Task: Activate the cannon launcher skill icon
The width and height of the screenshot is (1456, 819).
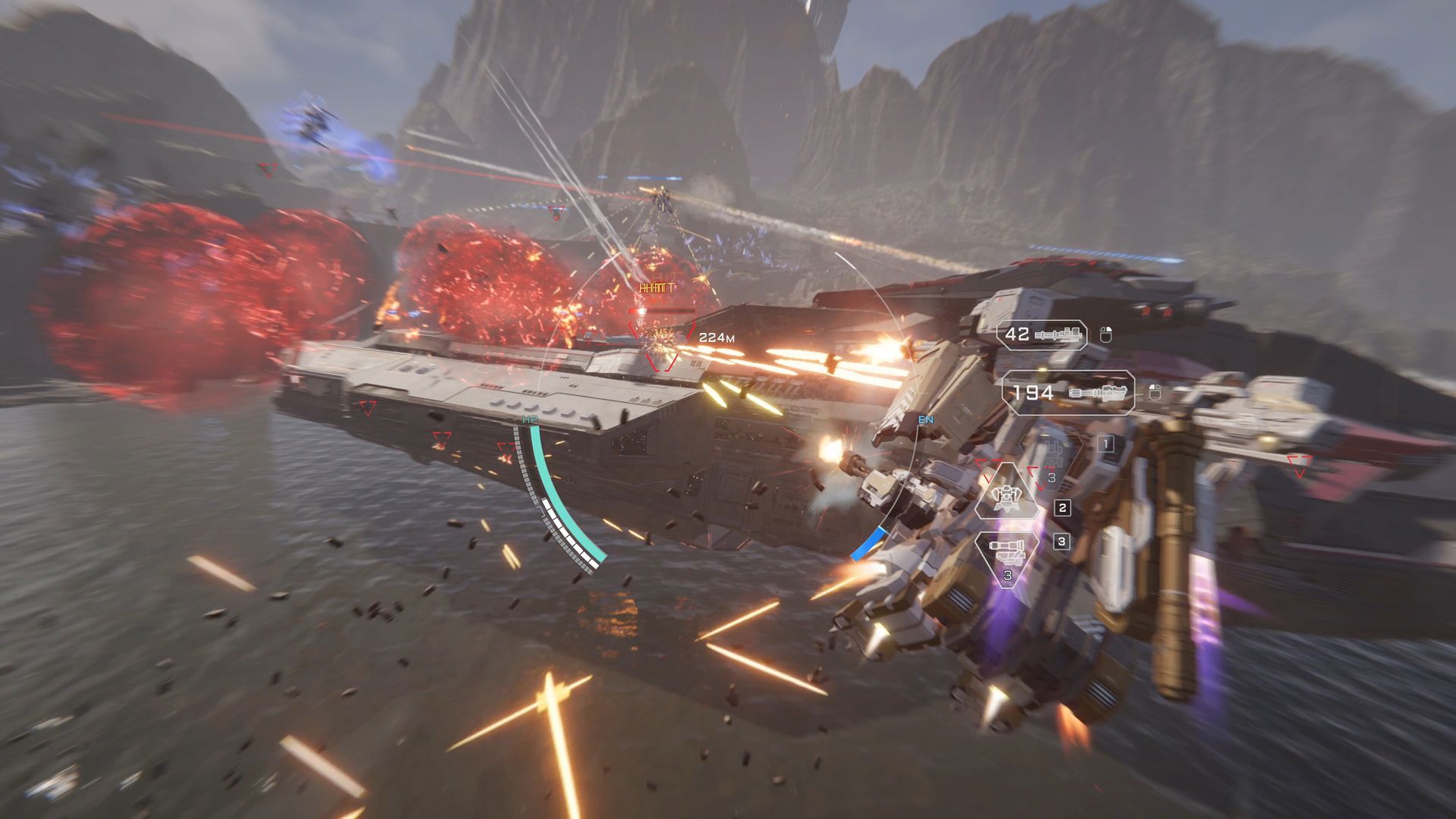Action: [1006, 552]
